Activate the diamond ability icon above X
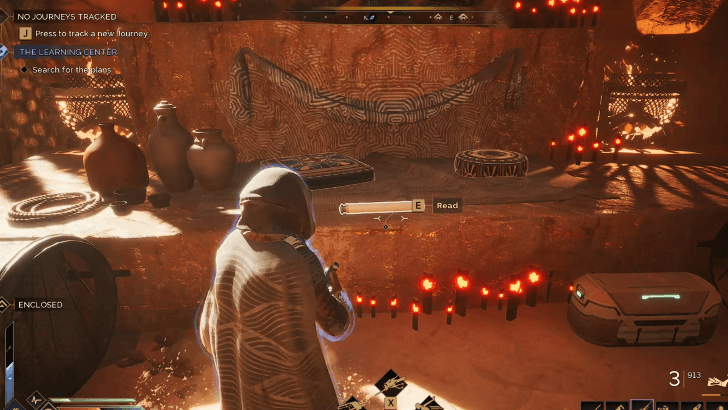Viewport: 728px width, 410px height. tap(390, 383)
